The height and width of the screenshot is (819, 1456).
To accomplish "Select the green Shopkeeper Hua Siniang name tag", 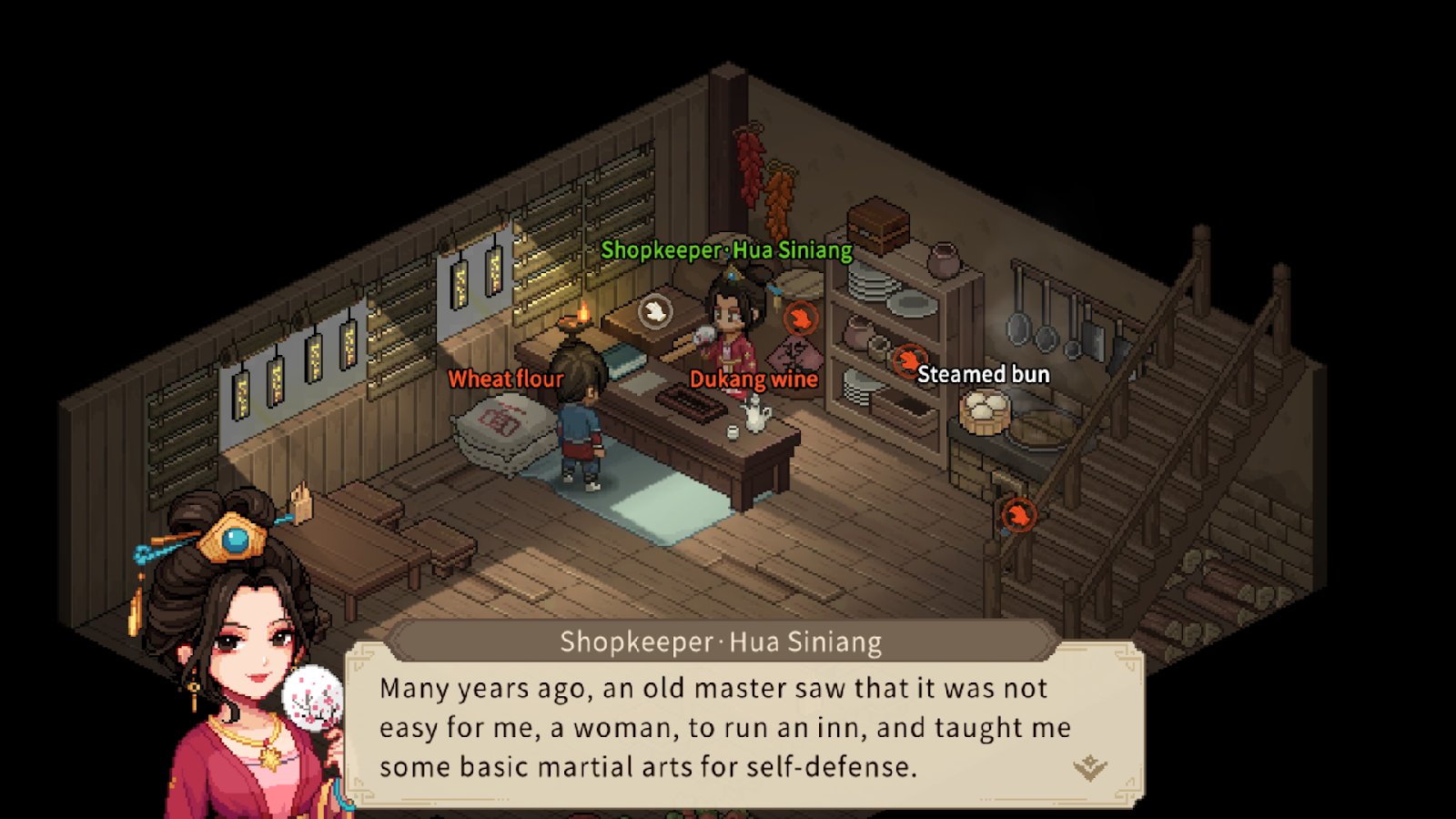I will tap(726, 250).
